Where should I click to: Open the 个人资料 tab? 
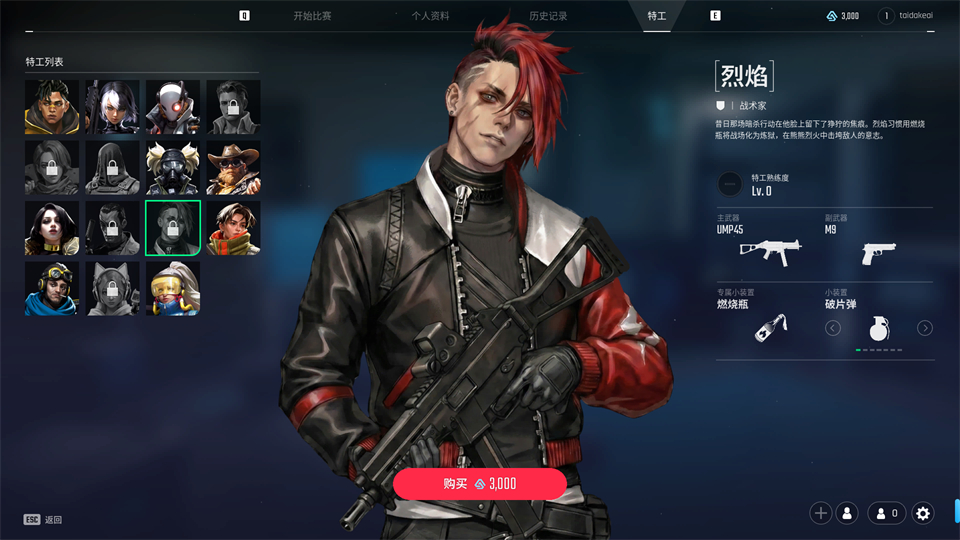[430, 16]
